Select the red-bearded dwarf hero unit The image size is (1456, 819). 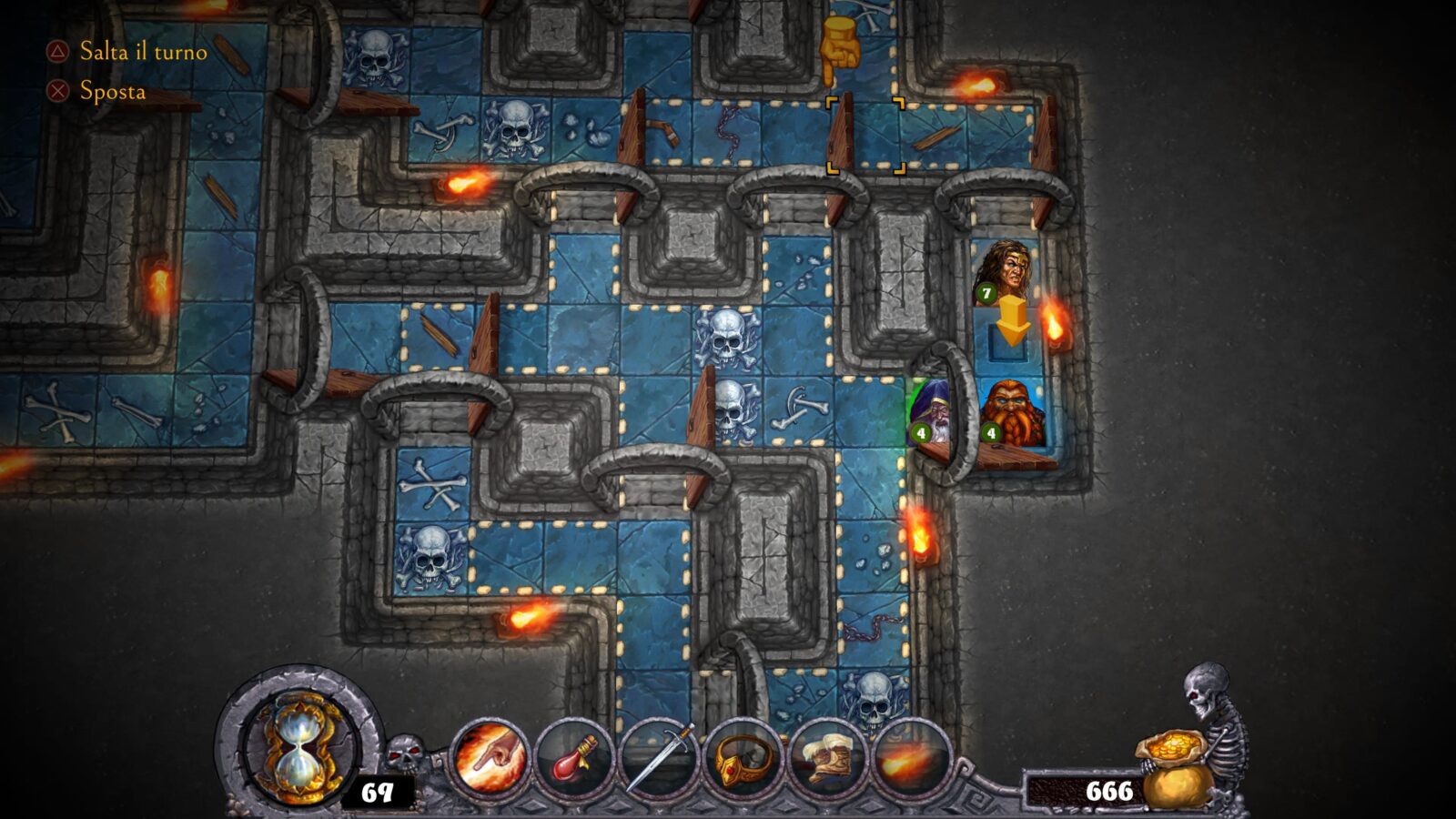click(1012, 414)
